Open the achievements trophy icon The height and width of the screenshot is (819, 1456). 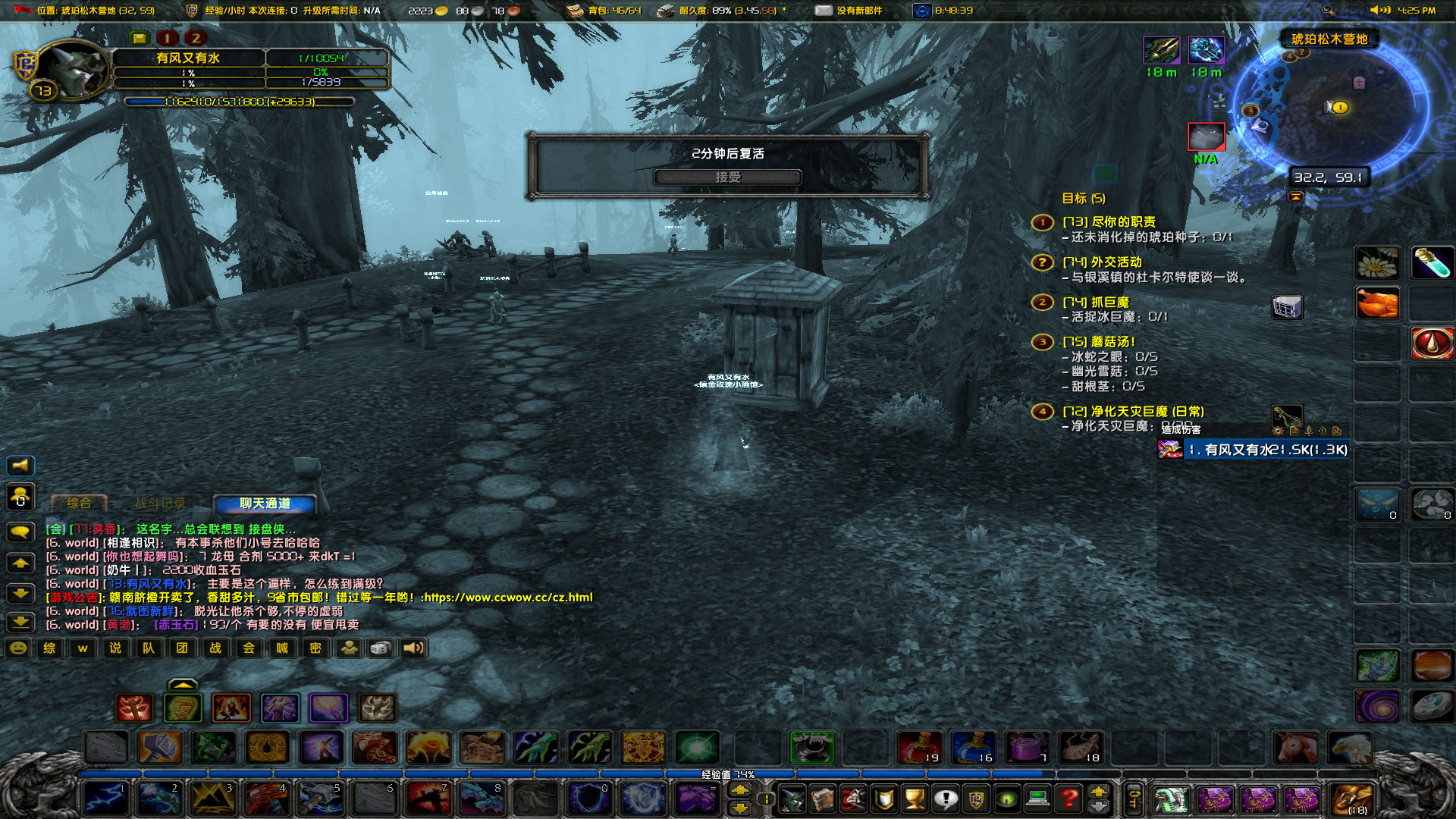[x=915, y=799]
